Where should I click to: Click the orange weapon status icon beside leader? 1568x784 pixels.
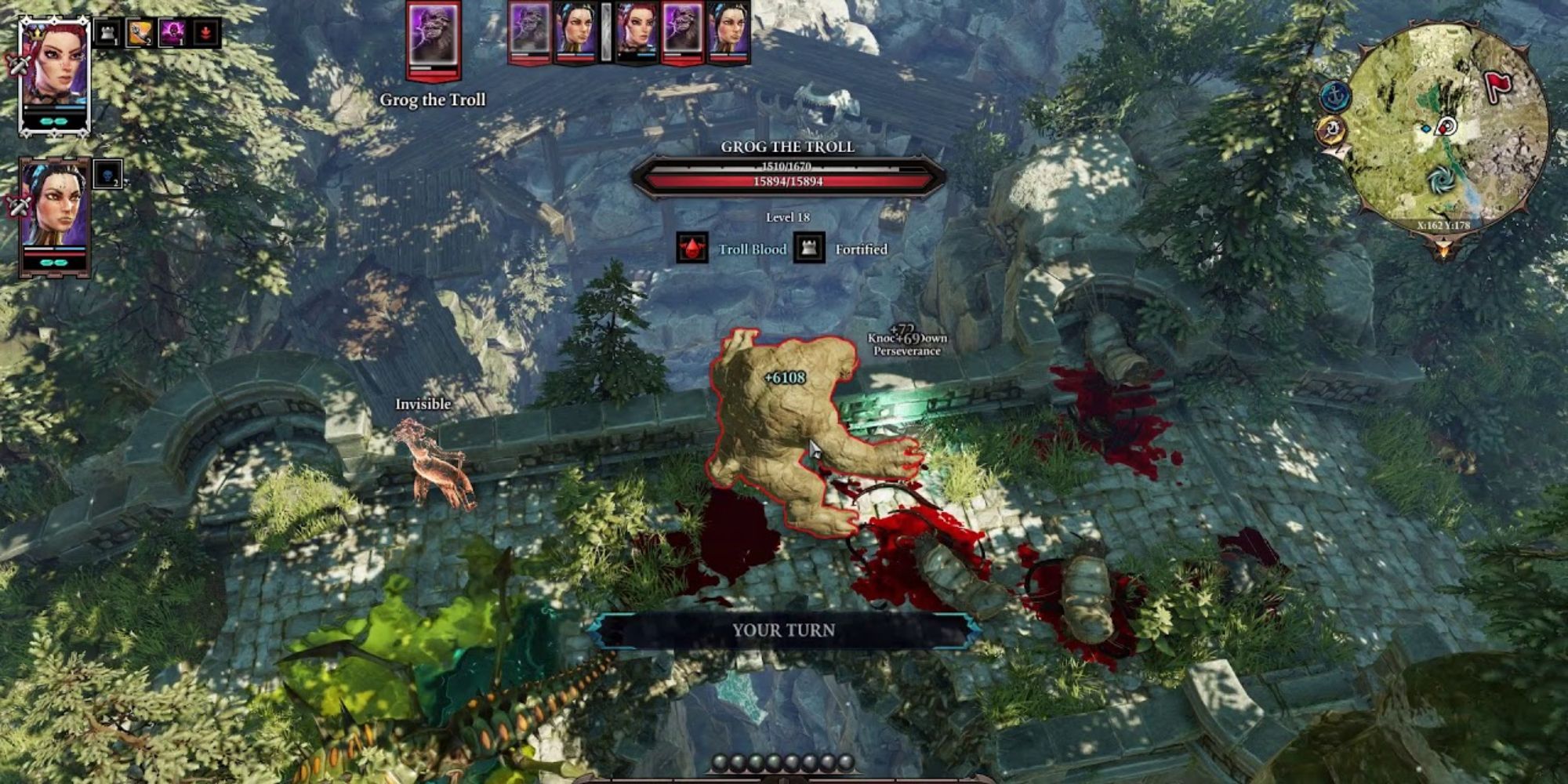140,33
